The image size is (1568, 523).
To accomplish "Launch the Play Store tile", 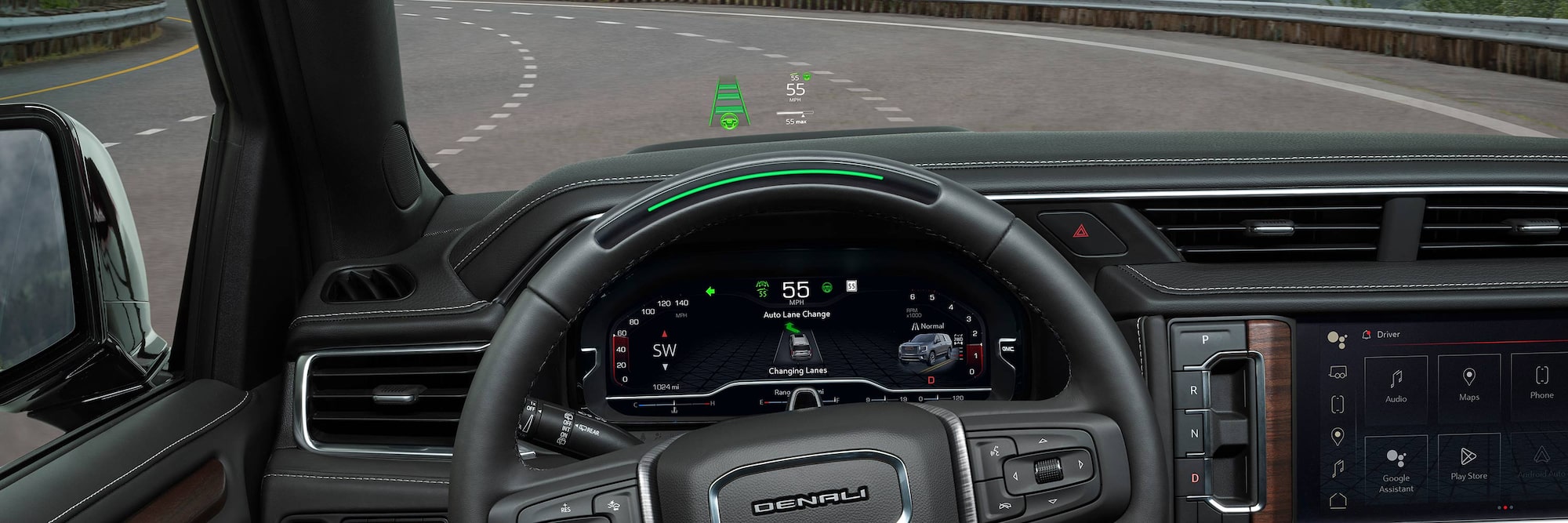I will tap(1468, 463).
